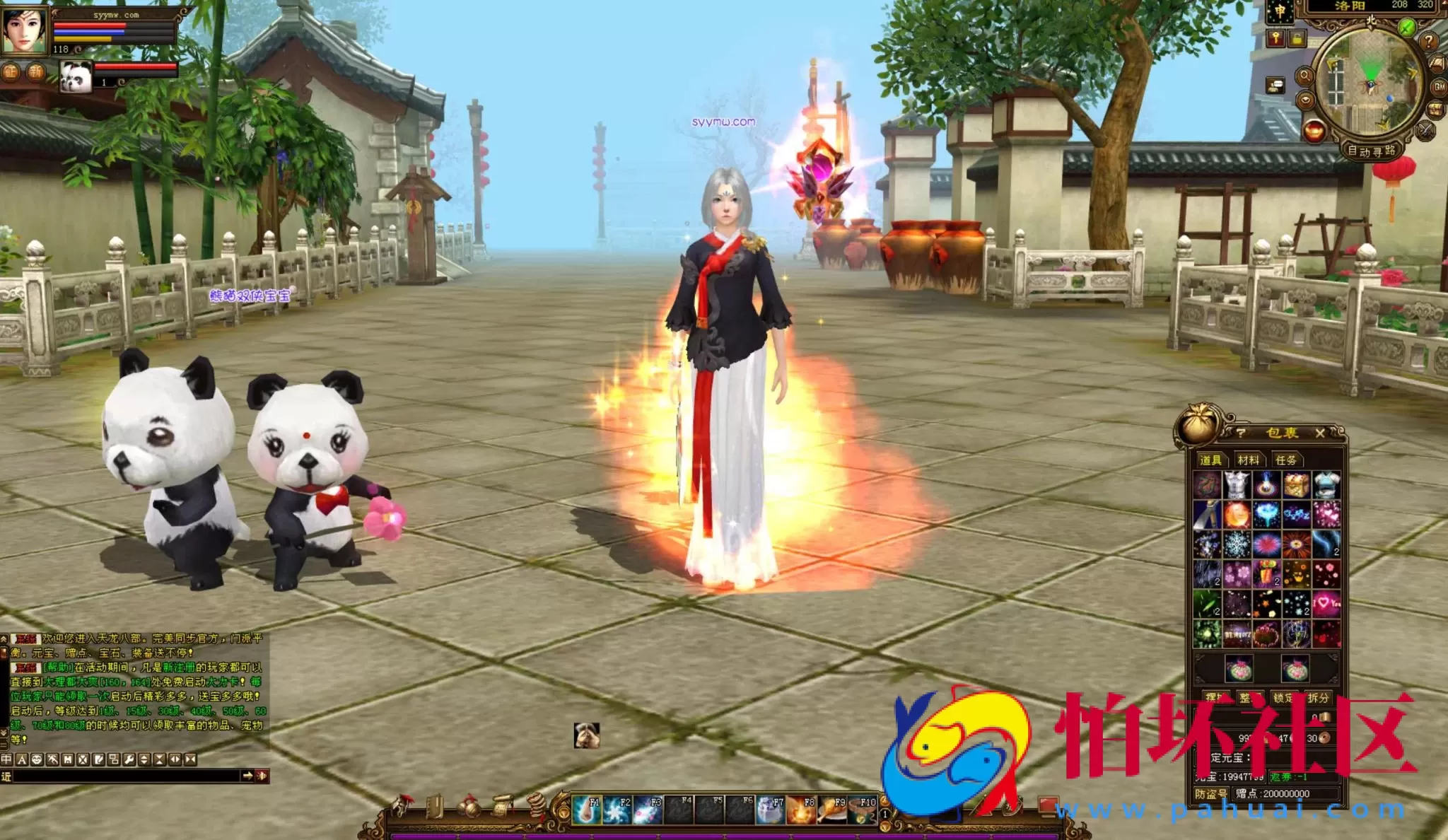Image resolution: width=1448 pixels, height=840 pixels.
Task: Toggle the eye icon left of the minimap
Action: point(1306,101)
